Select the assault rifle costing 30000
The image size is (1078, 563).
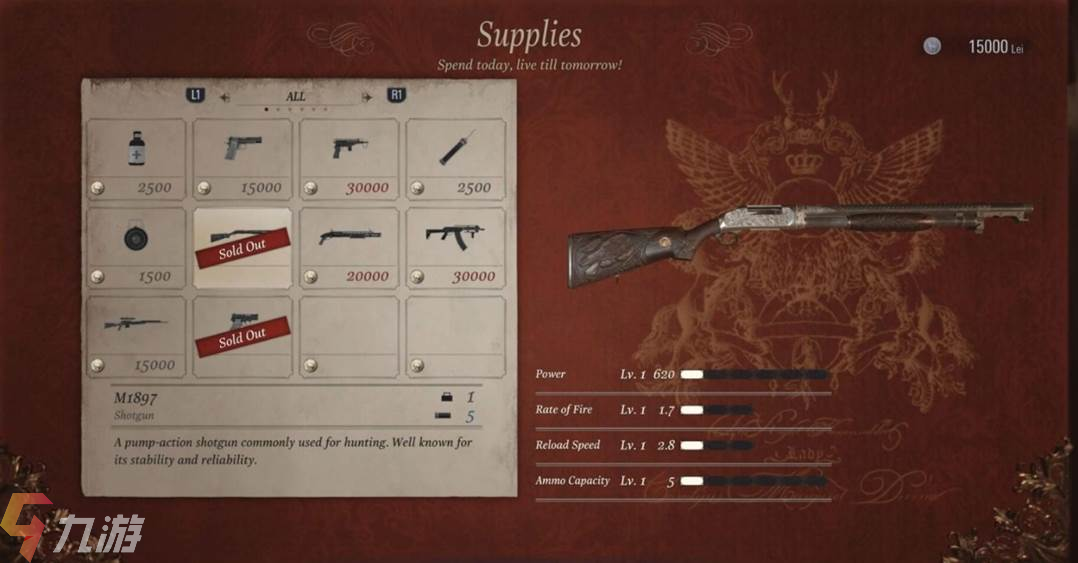pos(456,246)
